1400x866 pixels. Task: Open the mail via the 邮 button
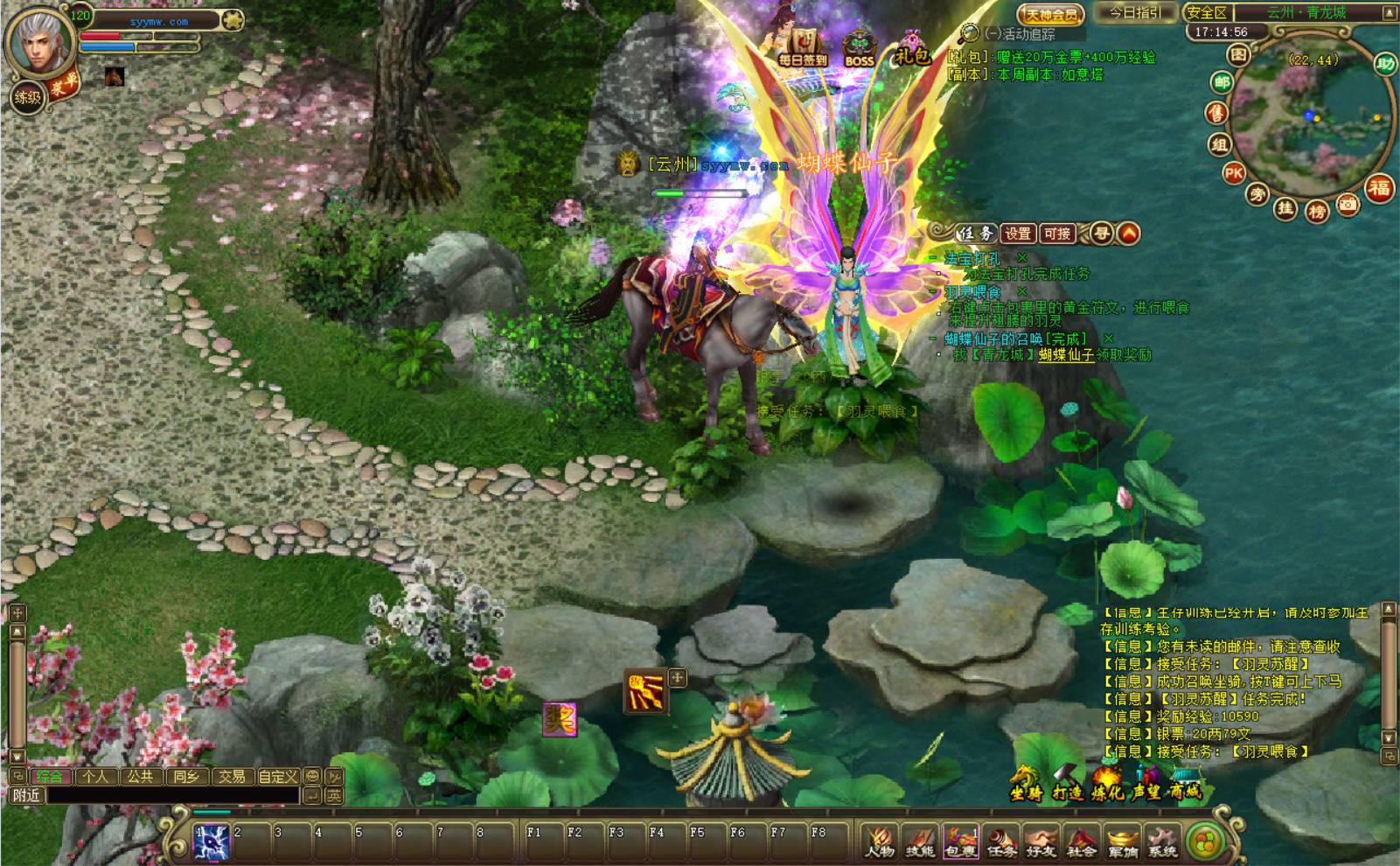[x=1221, y=82]
